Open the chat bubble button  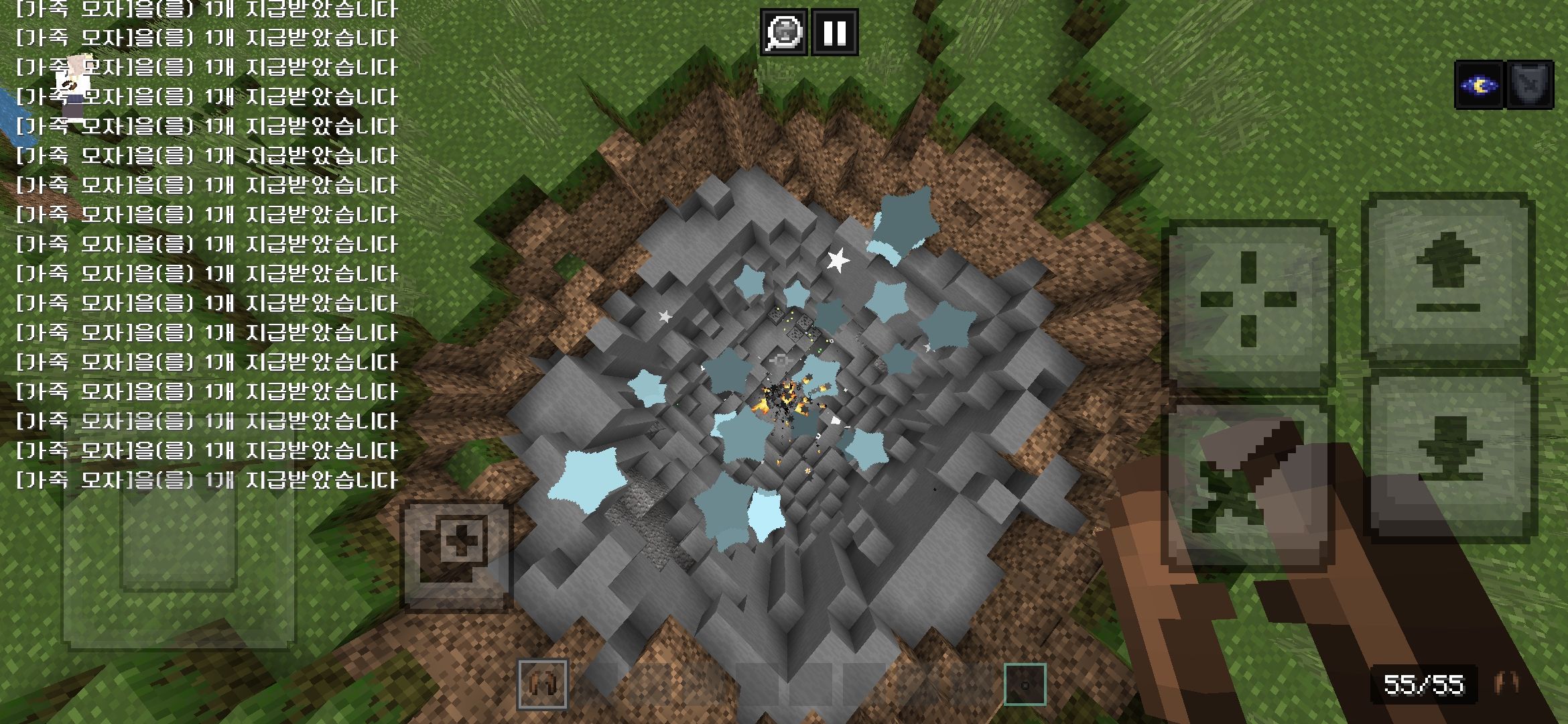783,32
